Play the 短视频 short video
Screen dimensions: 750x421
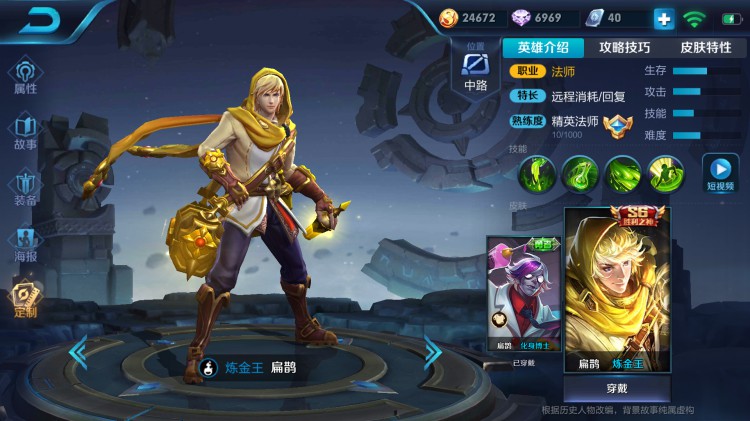[719, 173]
